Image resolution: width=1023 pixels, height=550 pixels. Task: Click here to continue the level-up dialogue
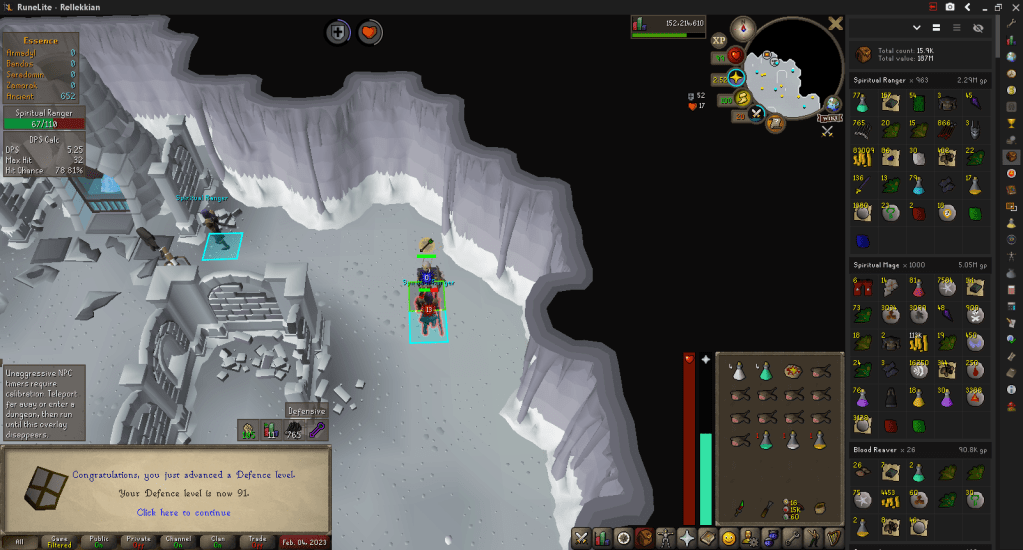pyautogui.click(x=182, y=512)
